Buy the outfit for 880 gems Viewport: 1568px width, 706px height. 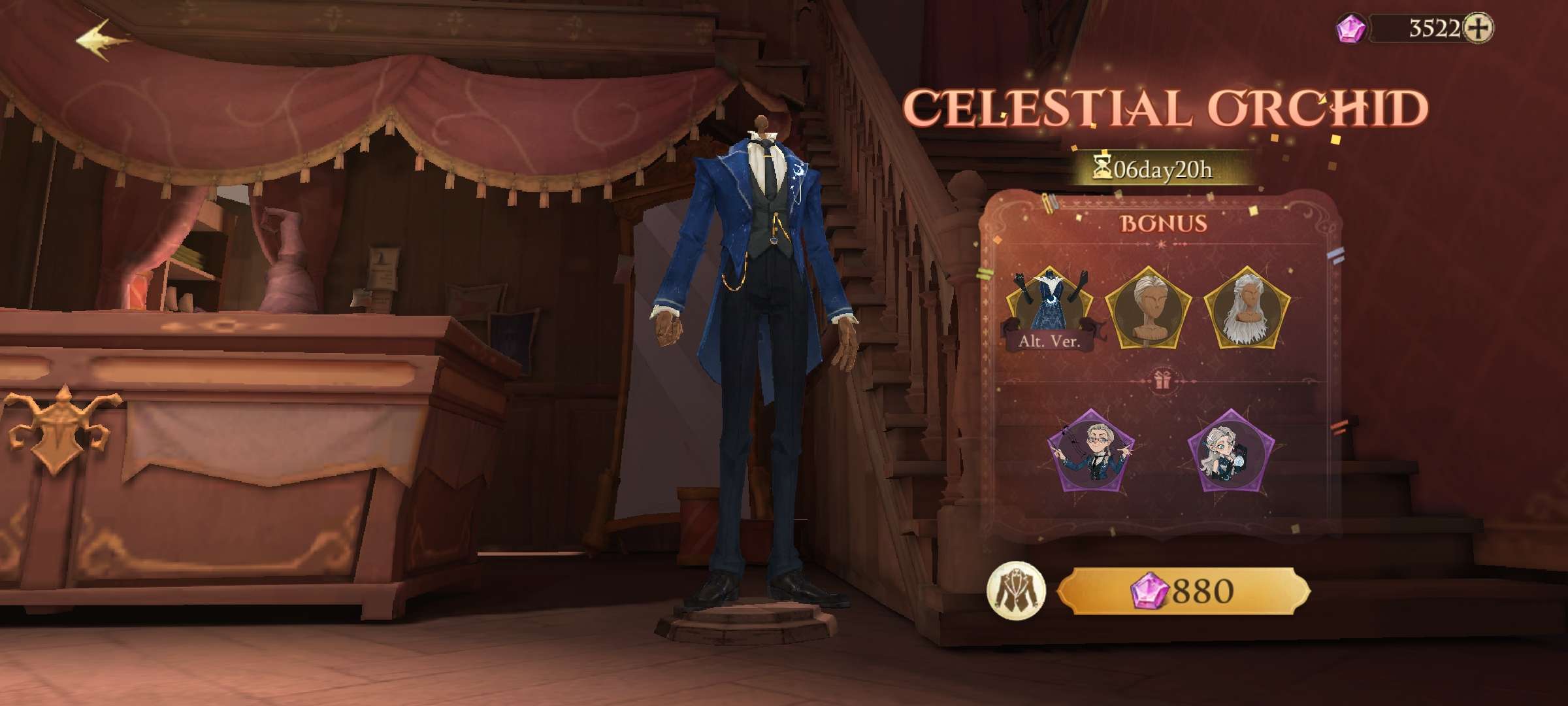point(1183,591)
